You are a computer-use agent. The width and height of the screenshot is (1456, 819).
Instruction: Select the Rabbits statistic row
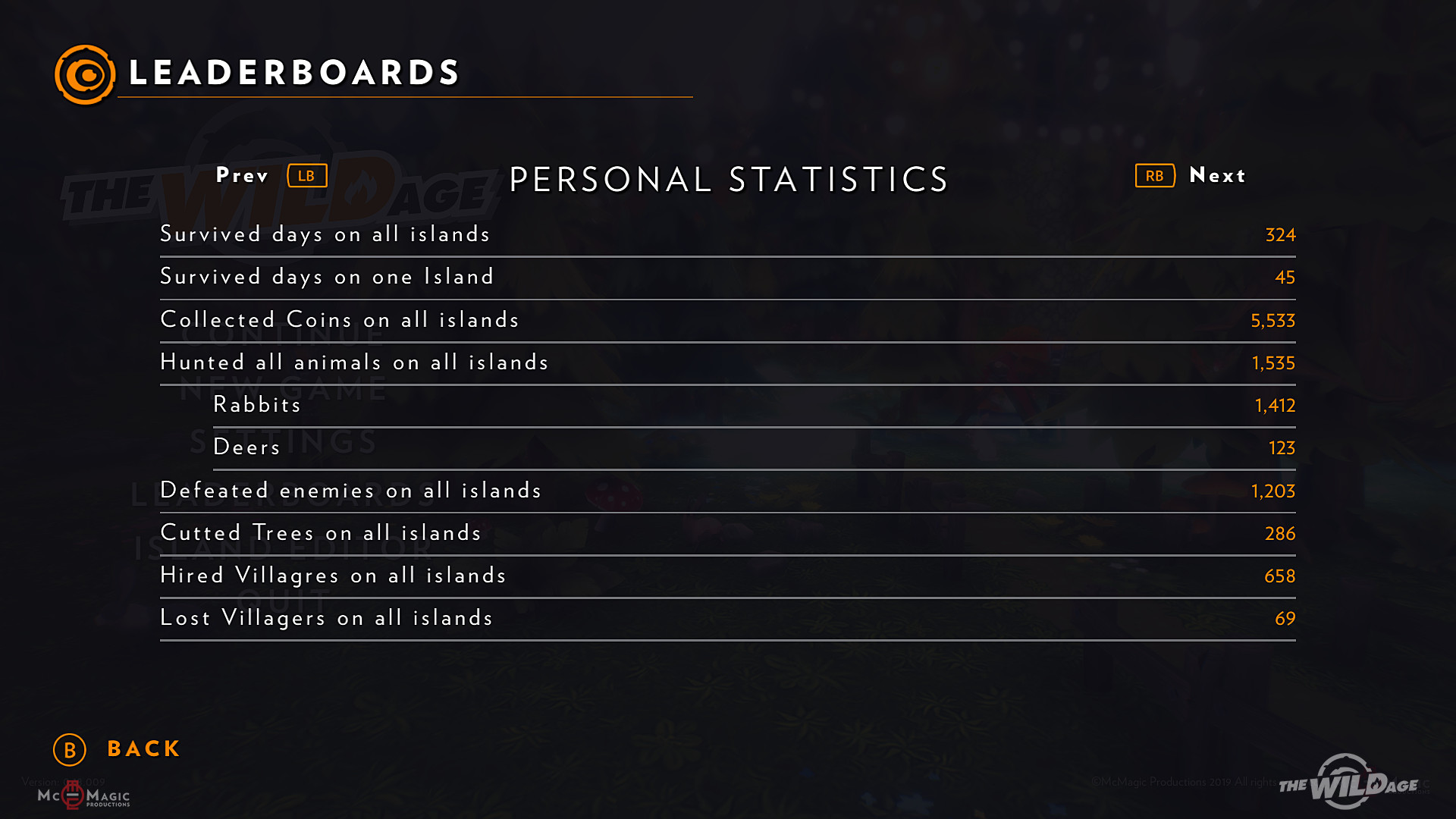tap(753, 405)
